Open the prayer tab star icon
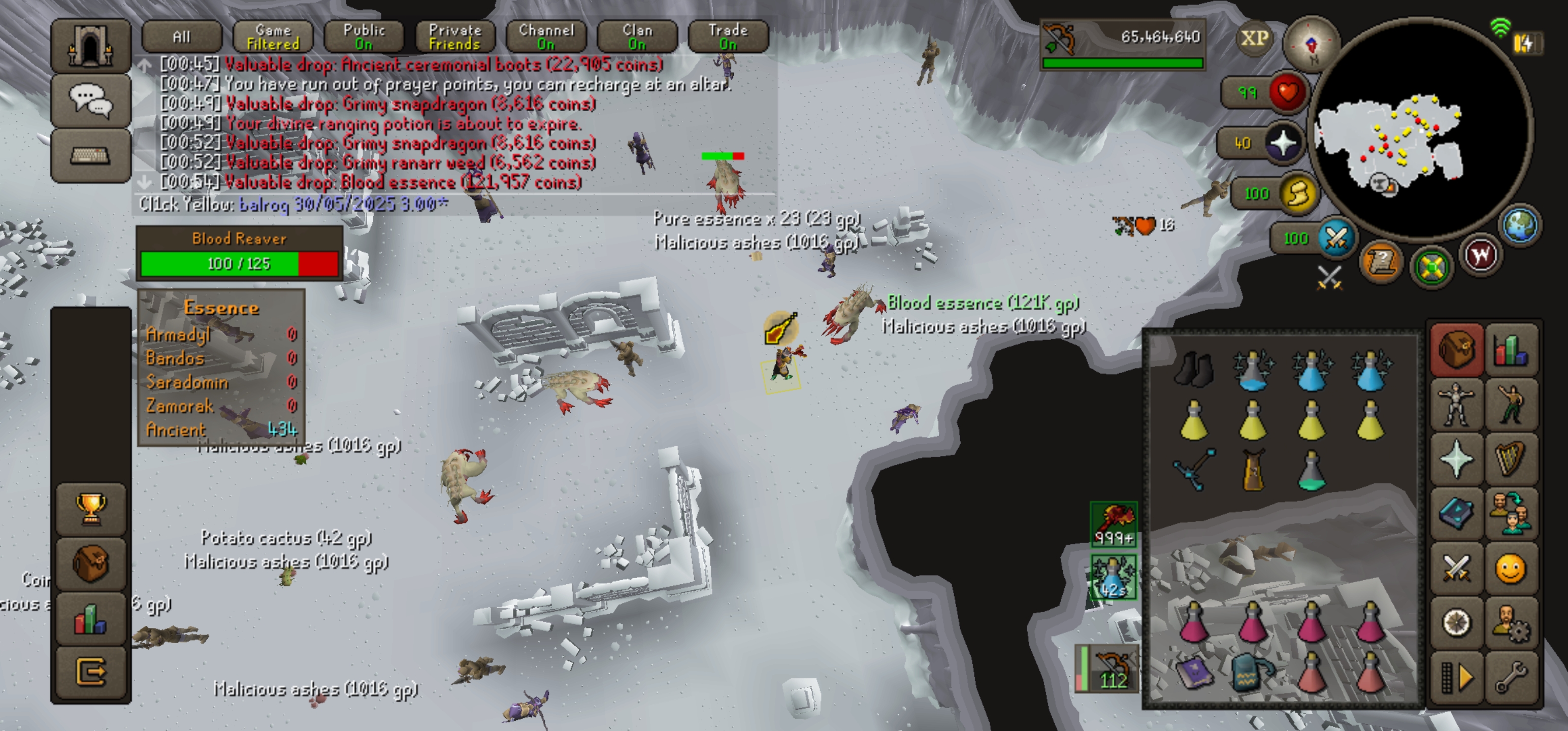The height and width of the screenshot is (731, 1568). click(x=1457, y=458)
